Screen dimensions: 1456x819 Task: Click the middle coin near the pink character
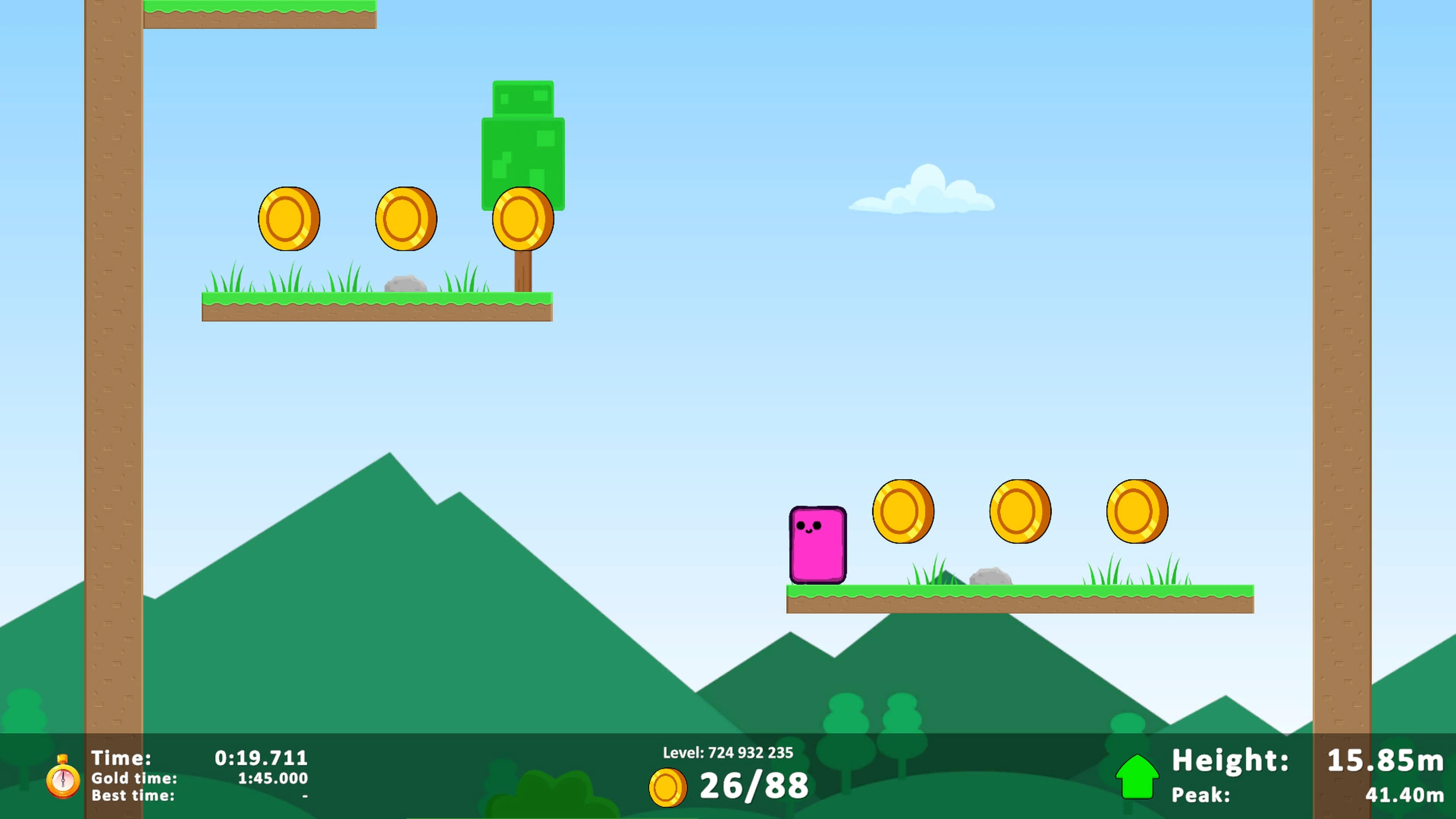(x=1020, y=511)
